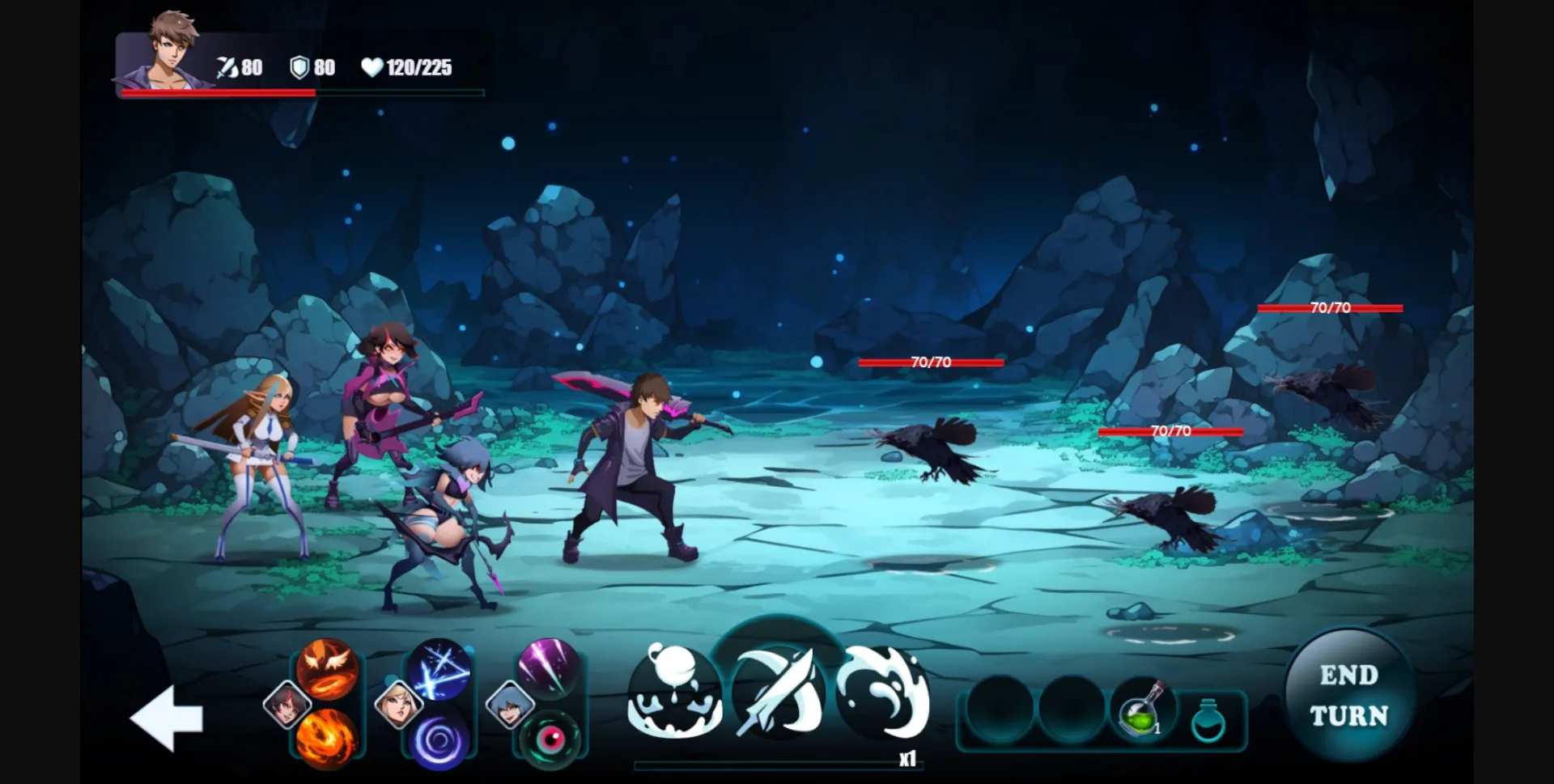The width and height of the screenshot is (1554, 784).
Task: End the current turn
Action: (x=1348, y=695)
